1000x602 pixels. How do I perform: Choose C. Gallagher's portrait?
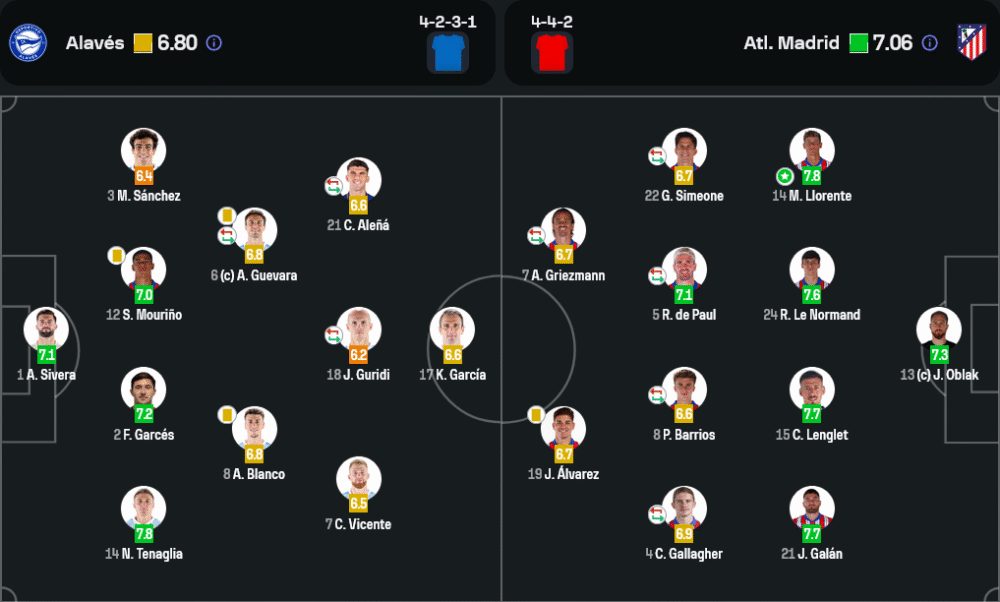[x=684, y=509]
